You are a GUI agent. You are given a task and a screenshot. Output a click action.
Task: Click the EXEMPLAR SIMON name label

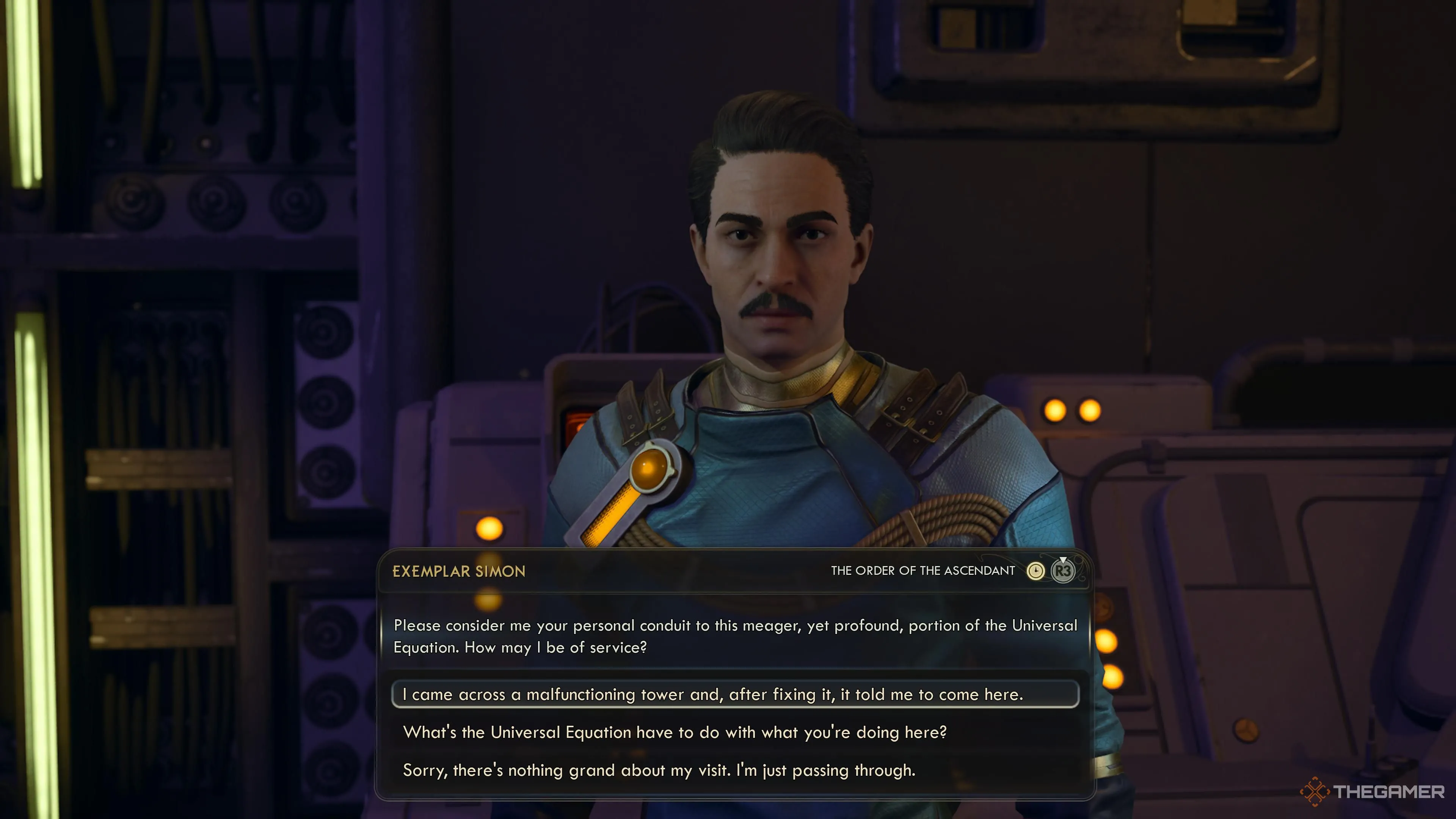coord(459,571)
